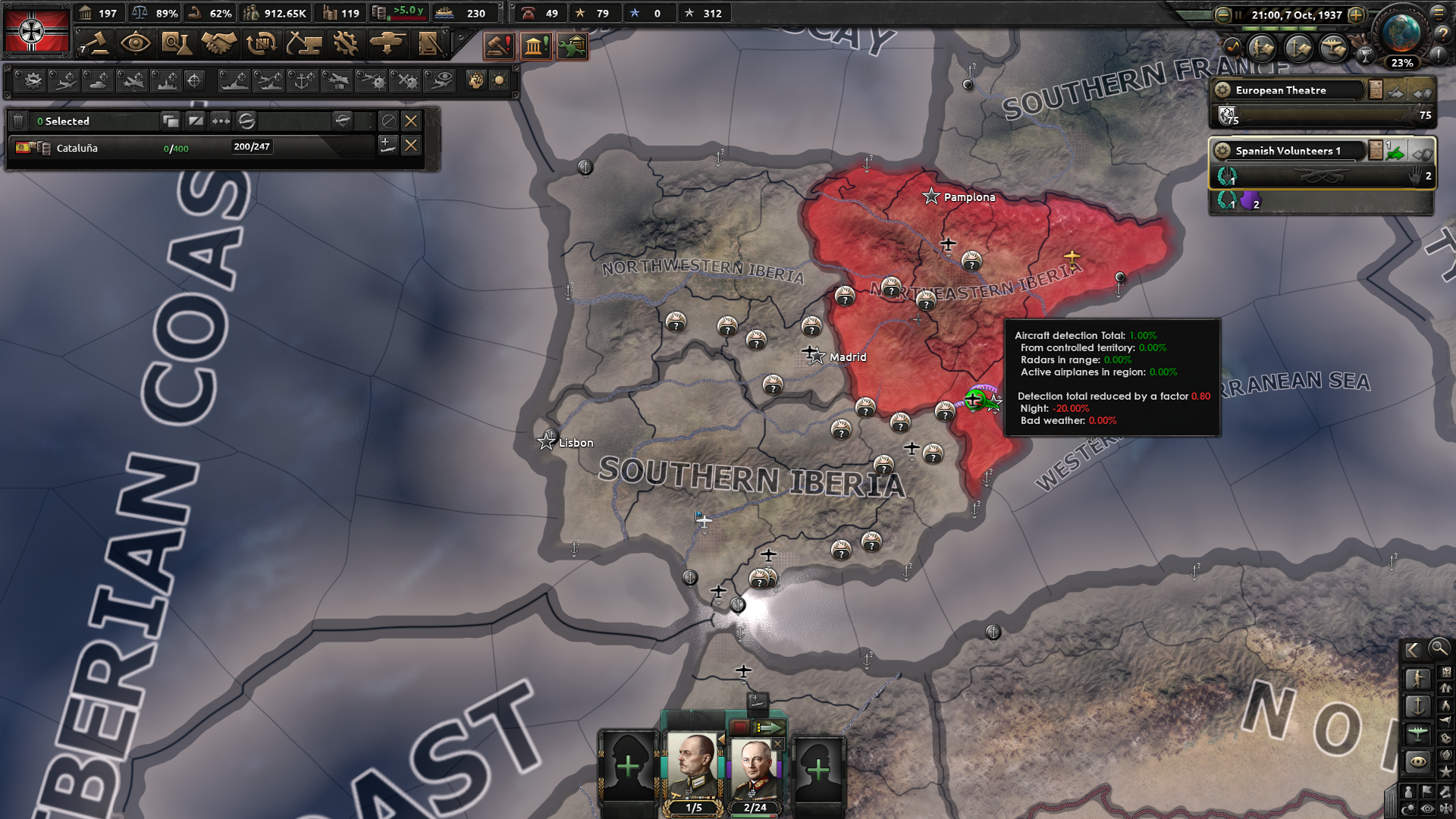
Task: Select the espionage eye icon in top toolbar
Action: click(136, 44)
